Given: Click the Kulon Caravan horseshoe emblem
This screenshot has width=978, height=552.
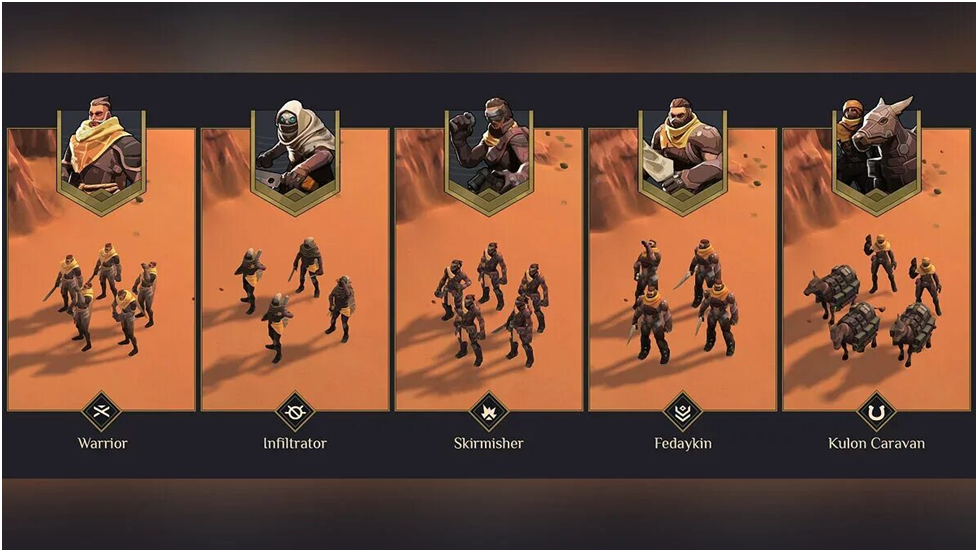Looking at the screenshot, I should pyautogui.click(x=877, y=411).
